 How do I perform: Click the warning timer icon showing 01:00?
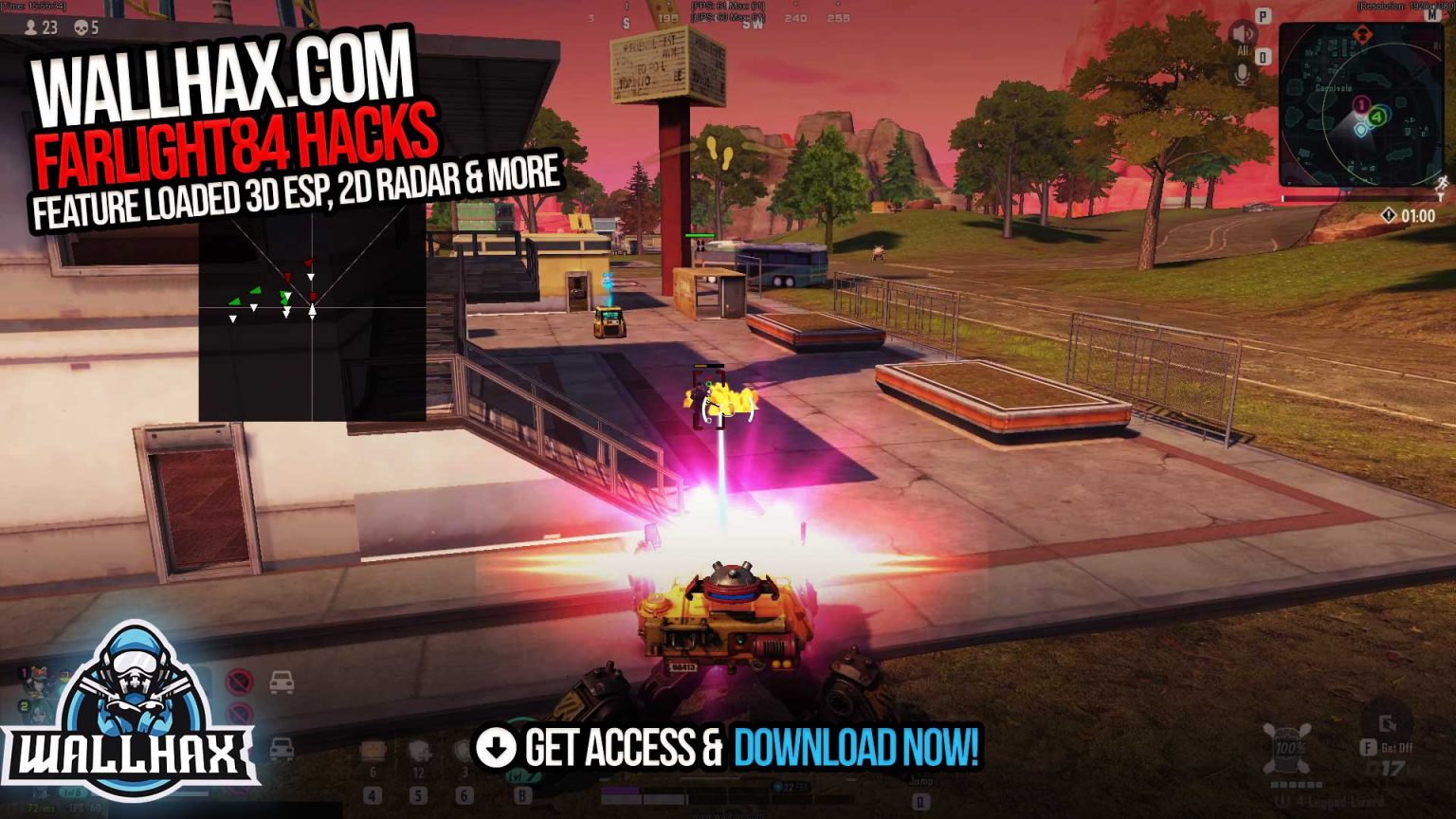[x=1390, y=213]
